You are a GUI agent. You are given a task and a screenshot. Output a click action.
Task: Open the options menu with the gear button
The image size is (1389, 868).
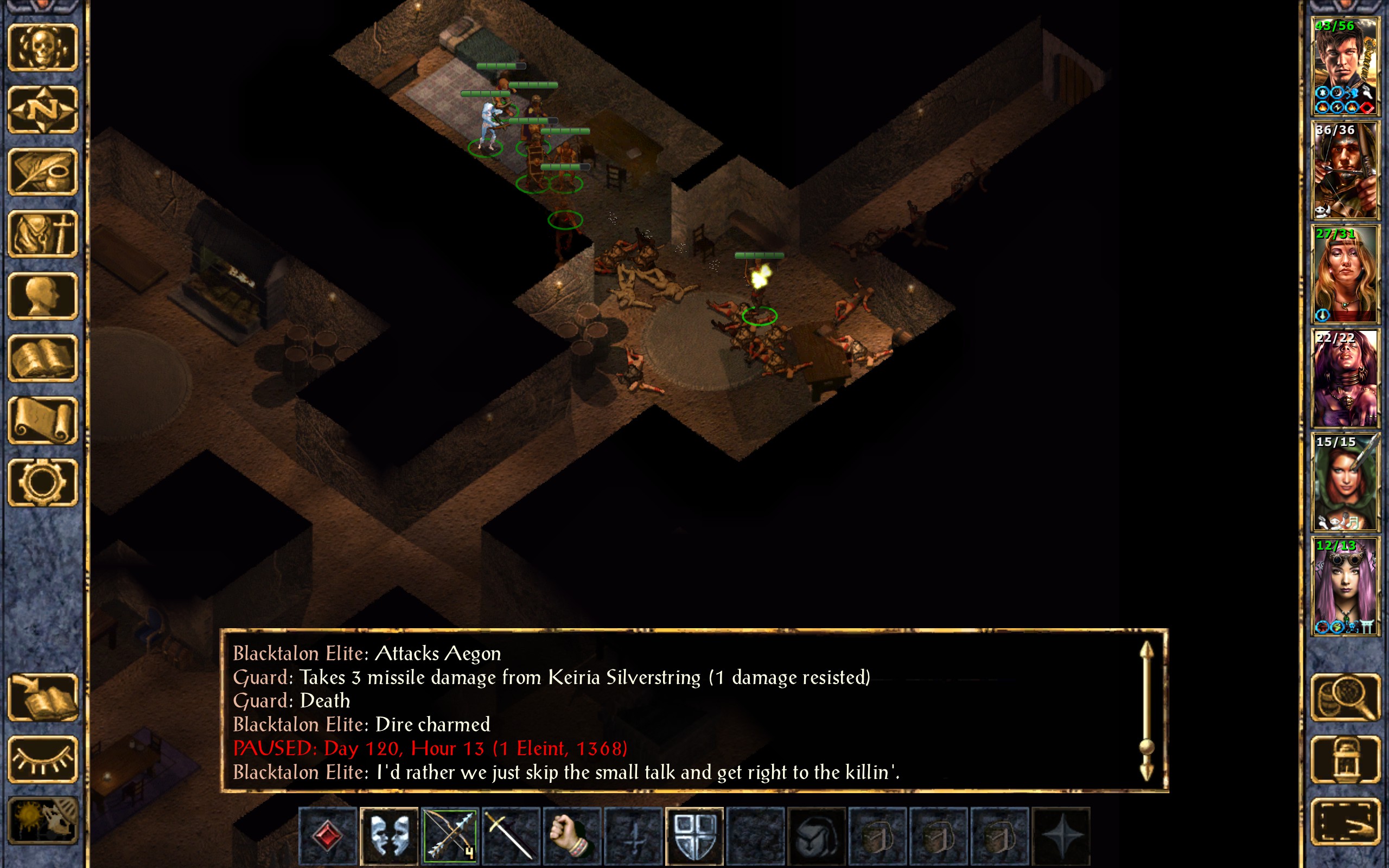pos(43,482)
